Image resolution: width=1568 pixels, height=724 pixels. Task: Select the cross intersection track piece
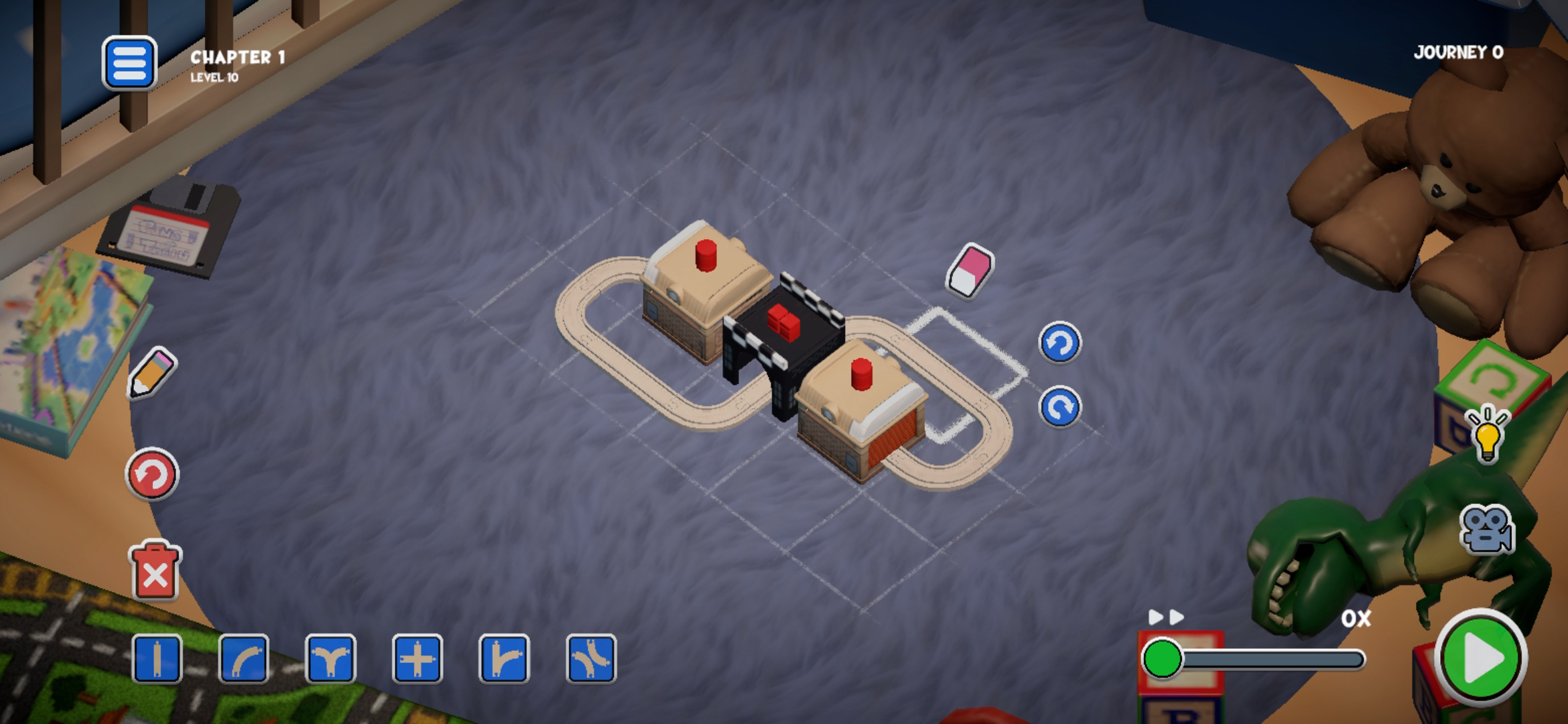tap(417, 659)
